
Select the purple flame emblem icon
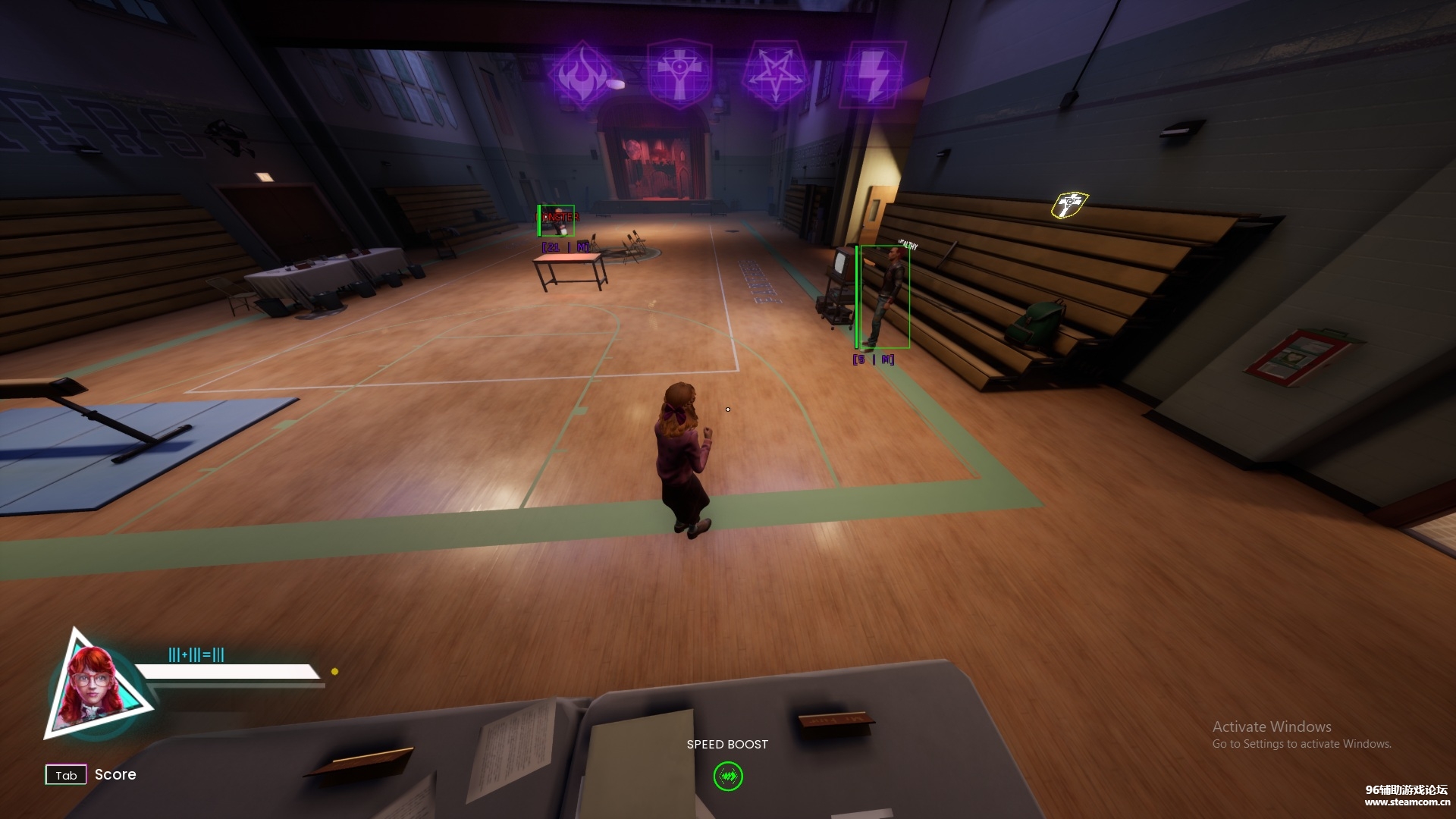point(582,75)
